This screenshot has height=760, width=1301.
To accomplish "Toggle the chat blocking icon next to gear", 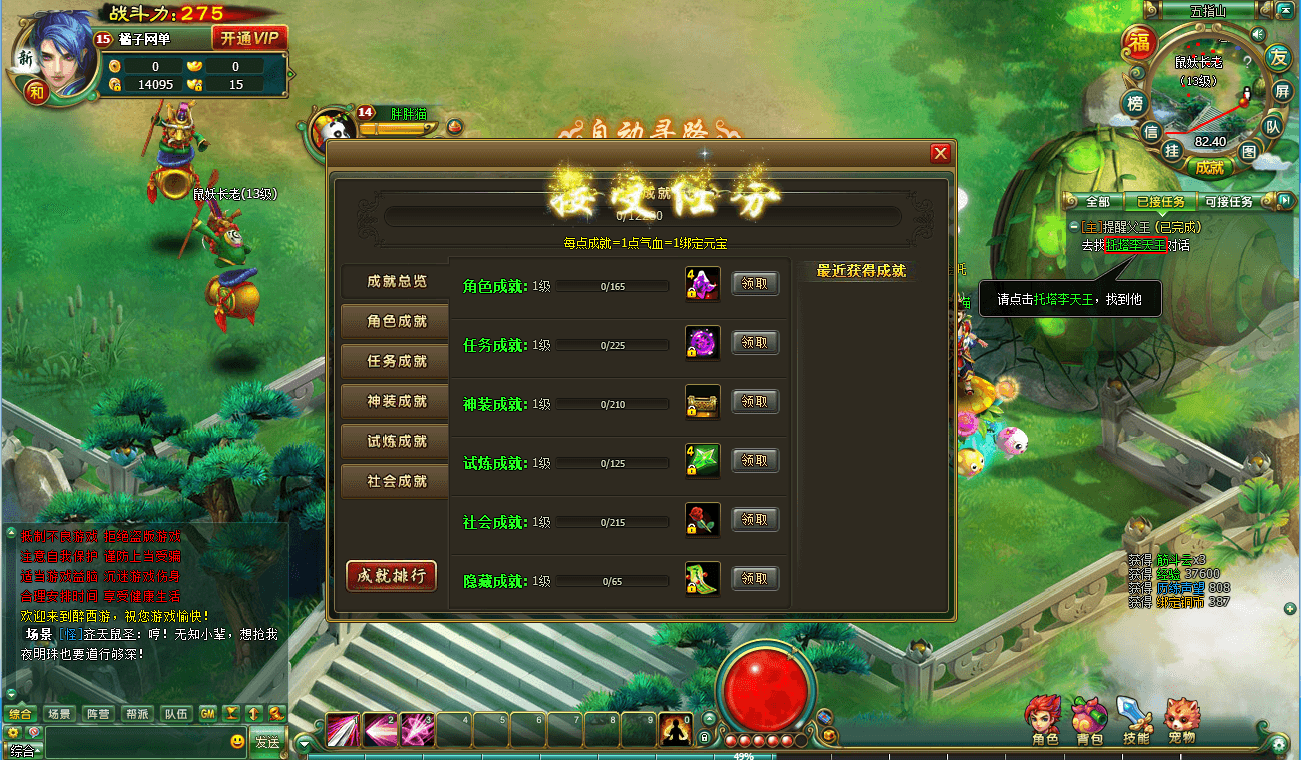I will click(33, 733).
